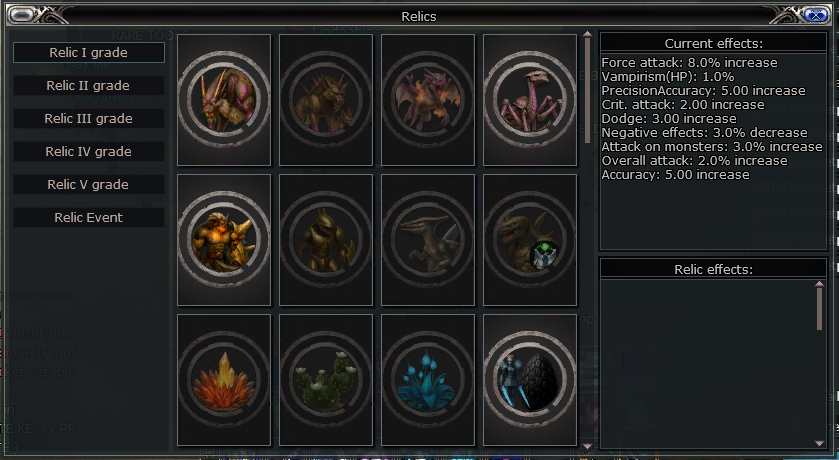The width and height of the screenshot is (839, 460).
Task: Open the Relic II grade category
Action: (x=89, y=85)
